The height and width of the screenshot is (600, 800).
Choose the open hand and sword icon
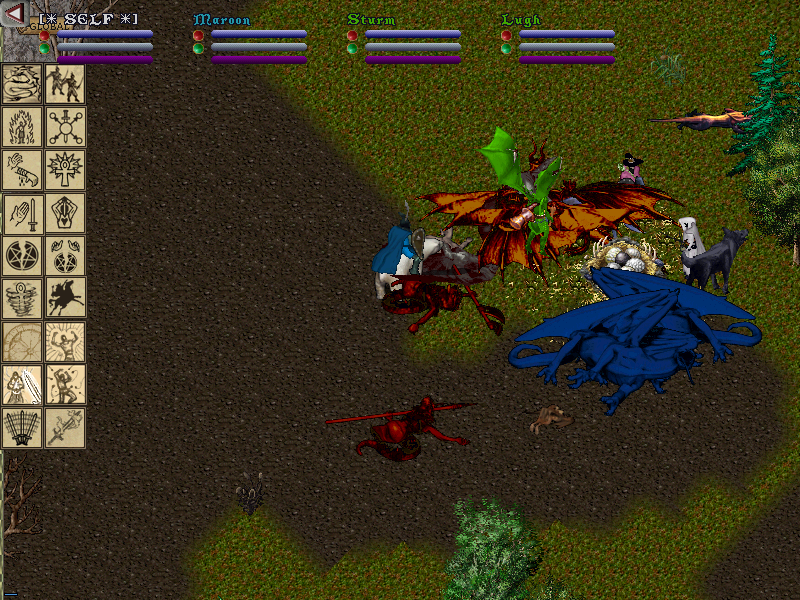pyautogui.click(x=22, y=213)
